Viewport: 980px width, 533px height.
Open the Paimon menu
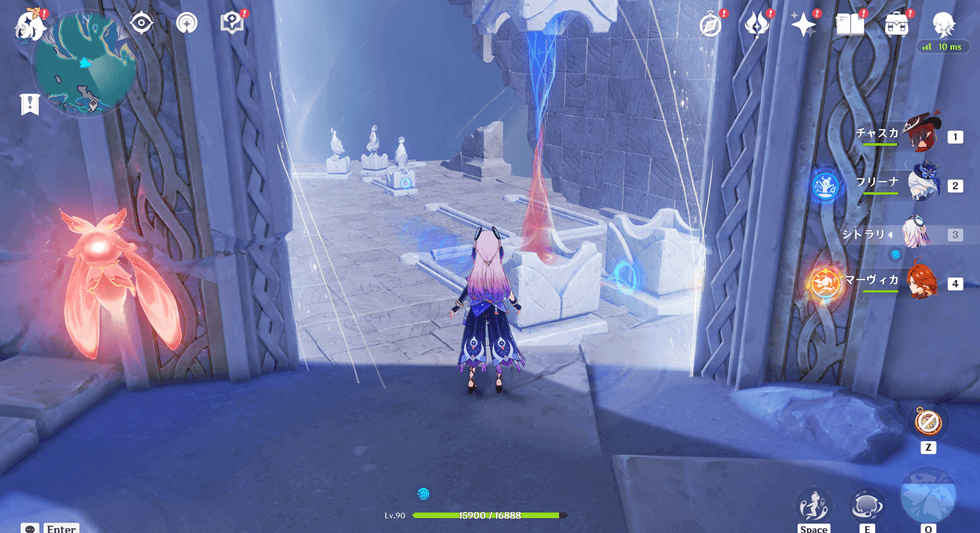27,25
